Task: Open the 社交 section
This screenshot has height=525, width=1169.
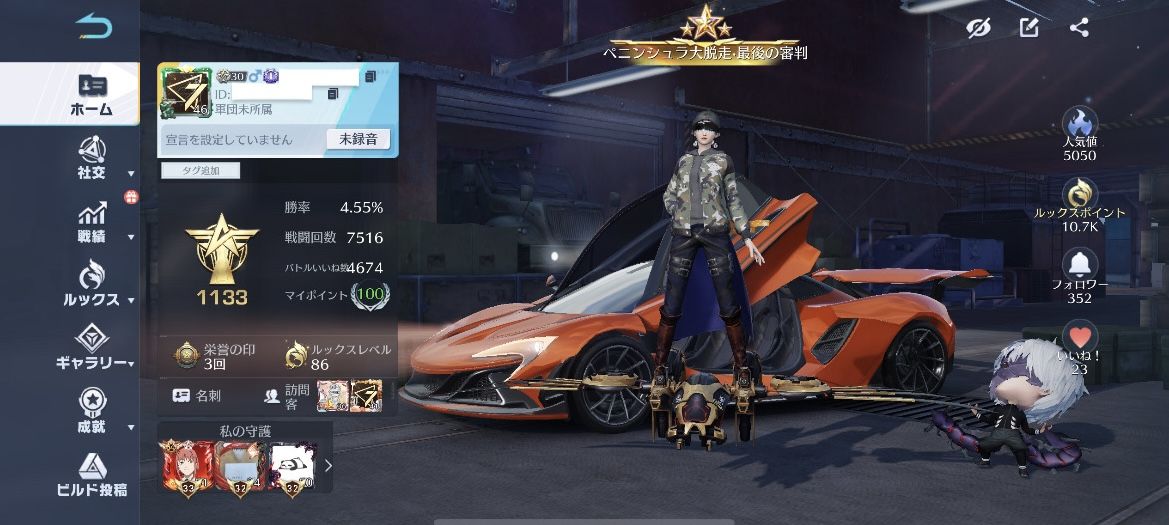Action: tap(92, 158)
